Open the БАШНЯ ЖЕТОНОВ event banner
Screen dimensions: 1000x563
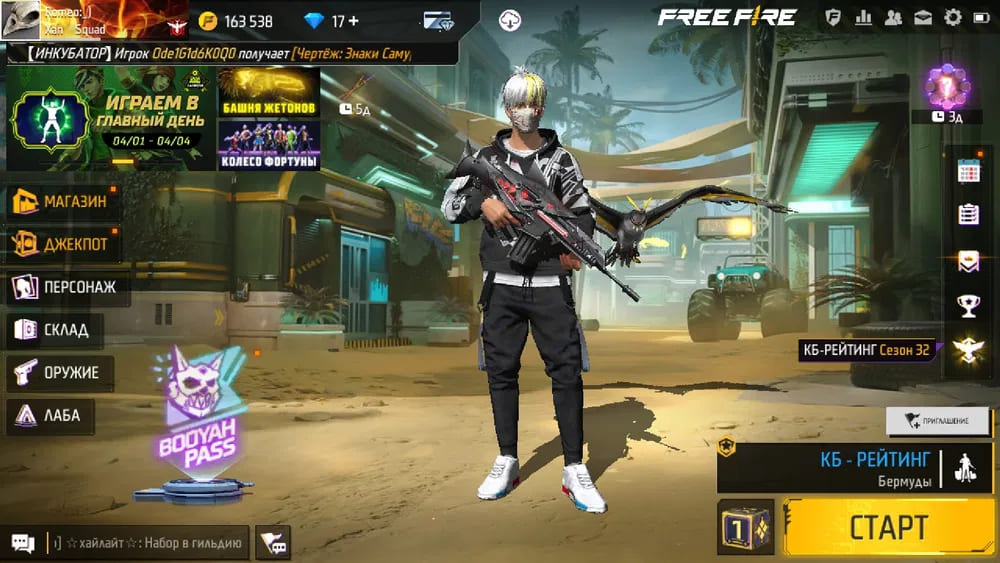click(268, 92)
